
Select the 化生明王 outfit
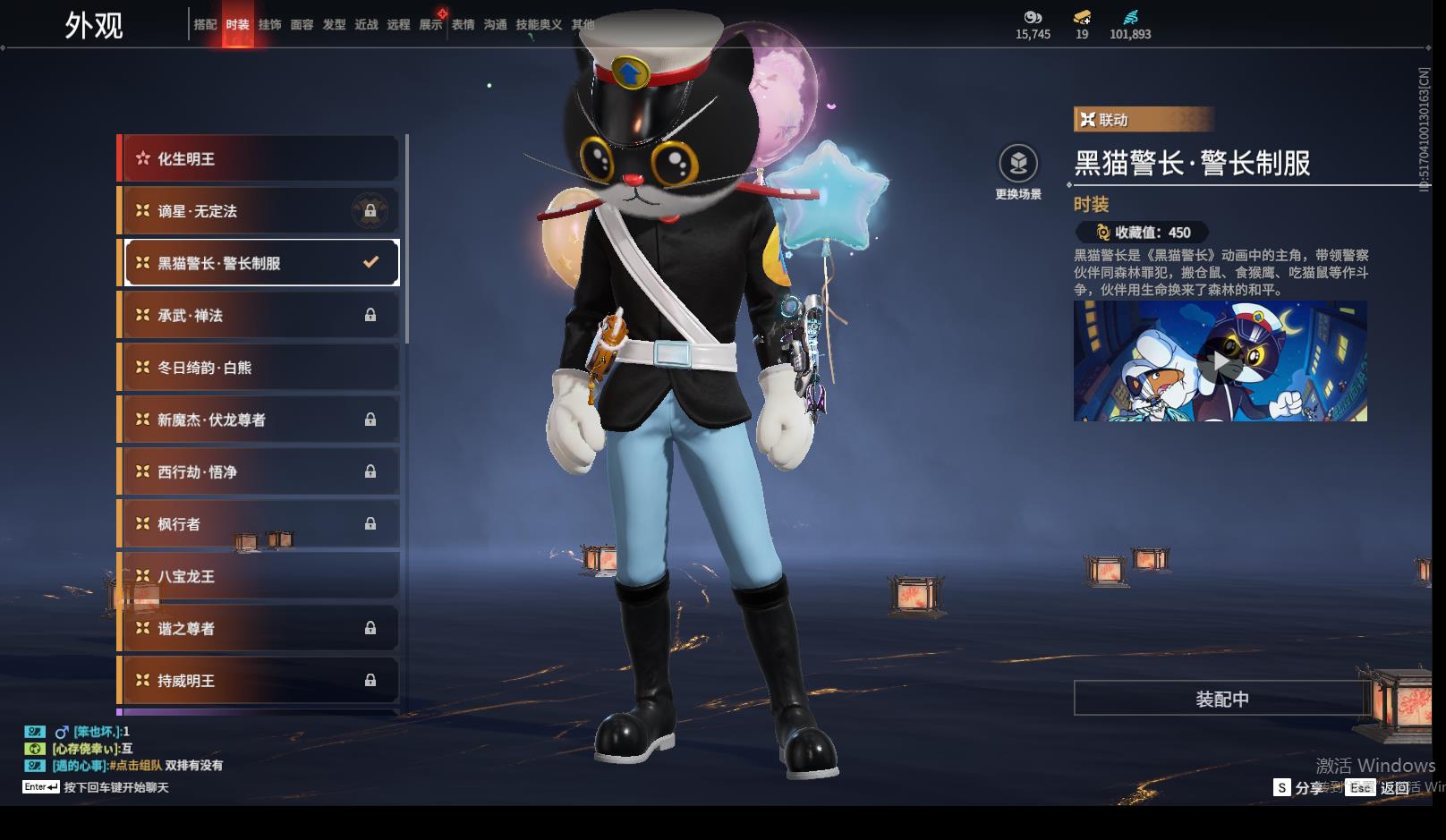click(259, 159)
